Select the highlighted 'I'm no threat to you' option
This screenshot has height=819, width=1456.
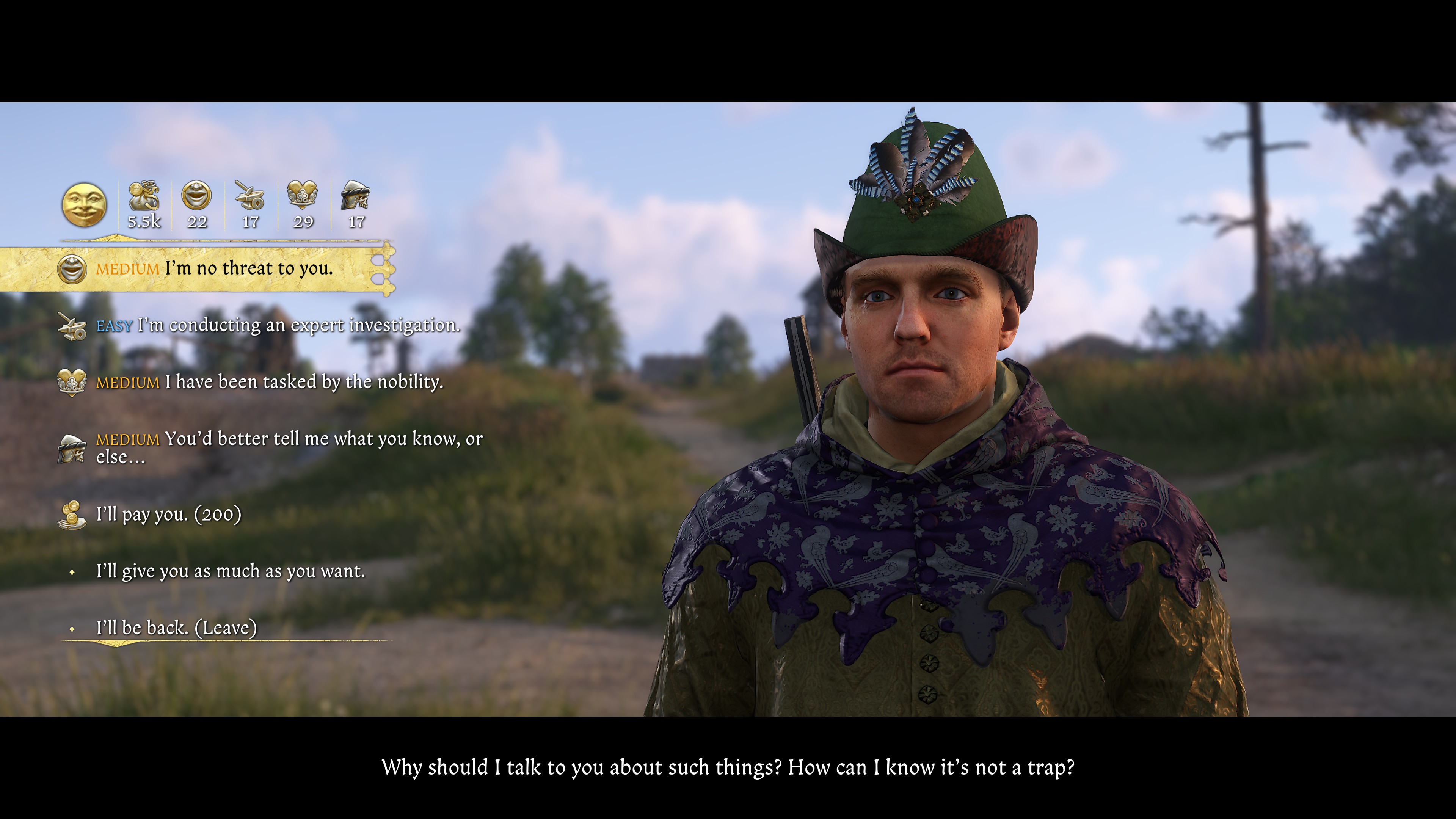point(249,270)
